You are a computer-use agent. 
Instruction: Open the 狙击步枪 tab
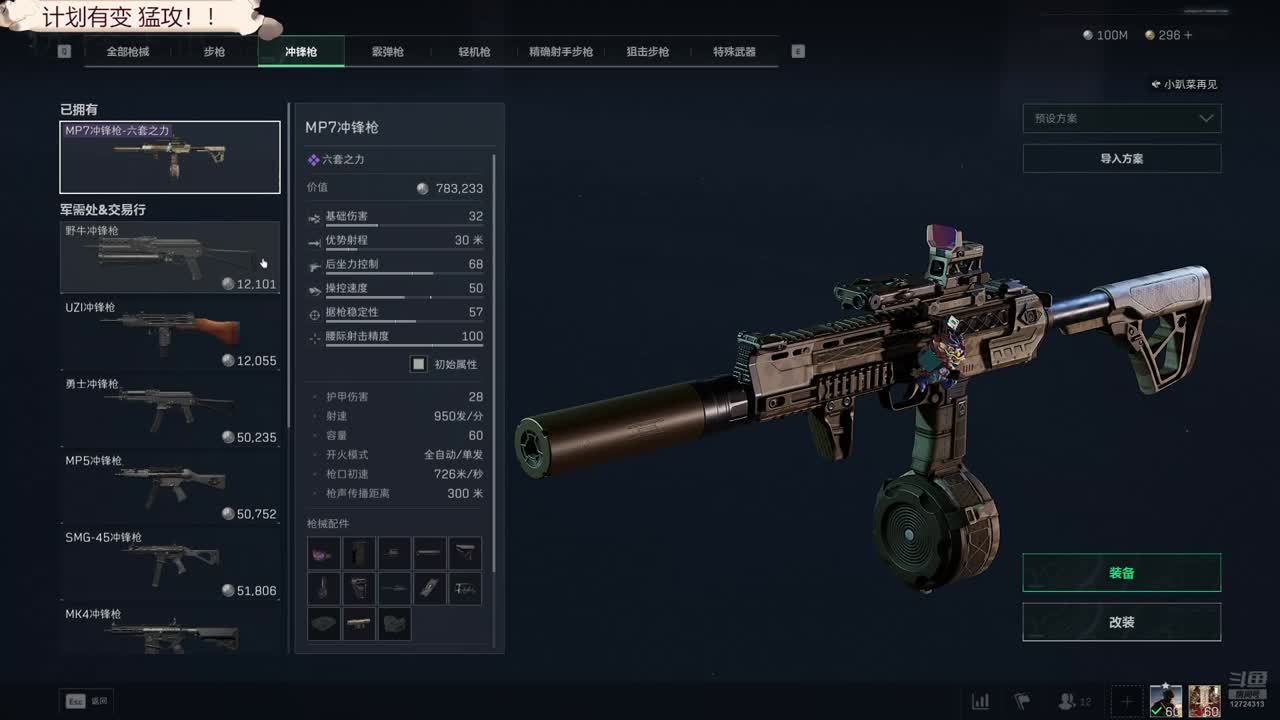tap(647, 52)
